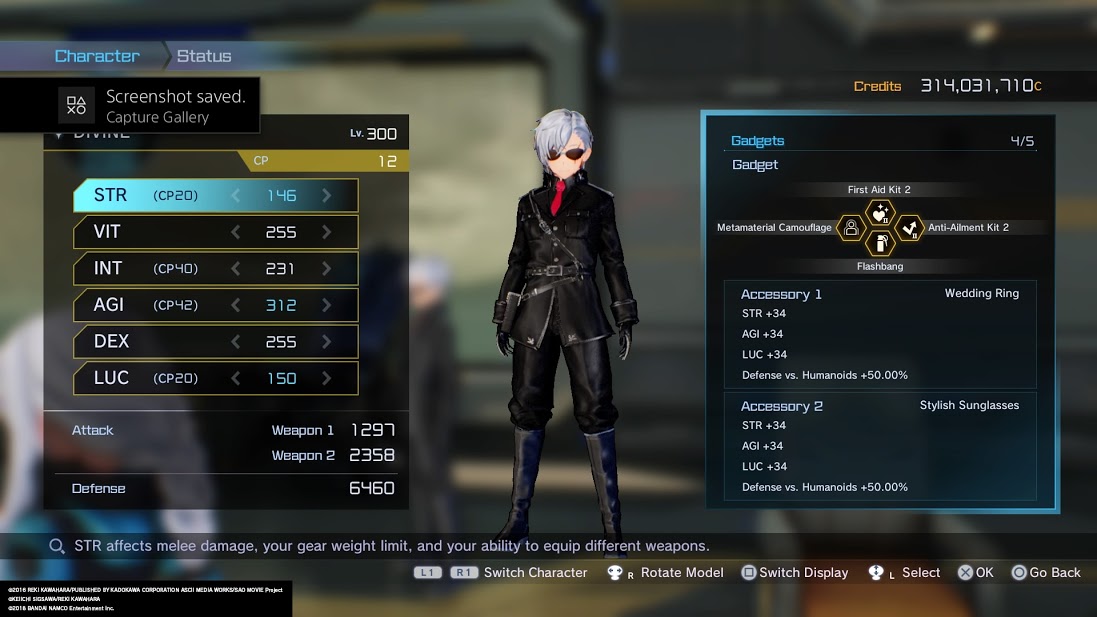Open the Stylish Sunglasses accessory panel
The height and width of the screenshot is (617, 1097).
[x=880, y=446]
